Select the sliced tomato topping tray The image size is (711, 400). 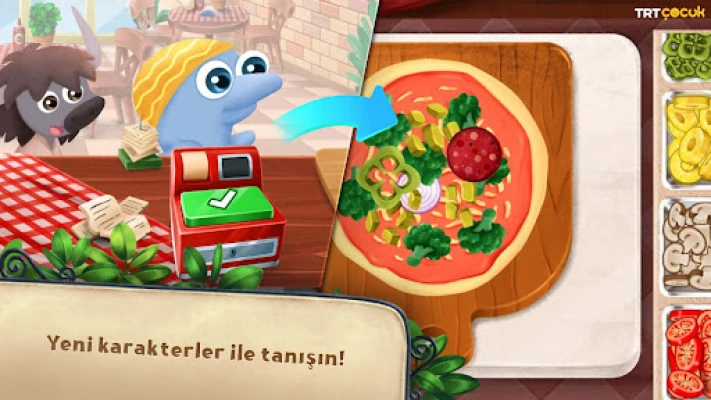pos(686,352)
